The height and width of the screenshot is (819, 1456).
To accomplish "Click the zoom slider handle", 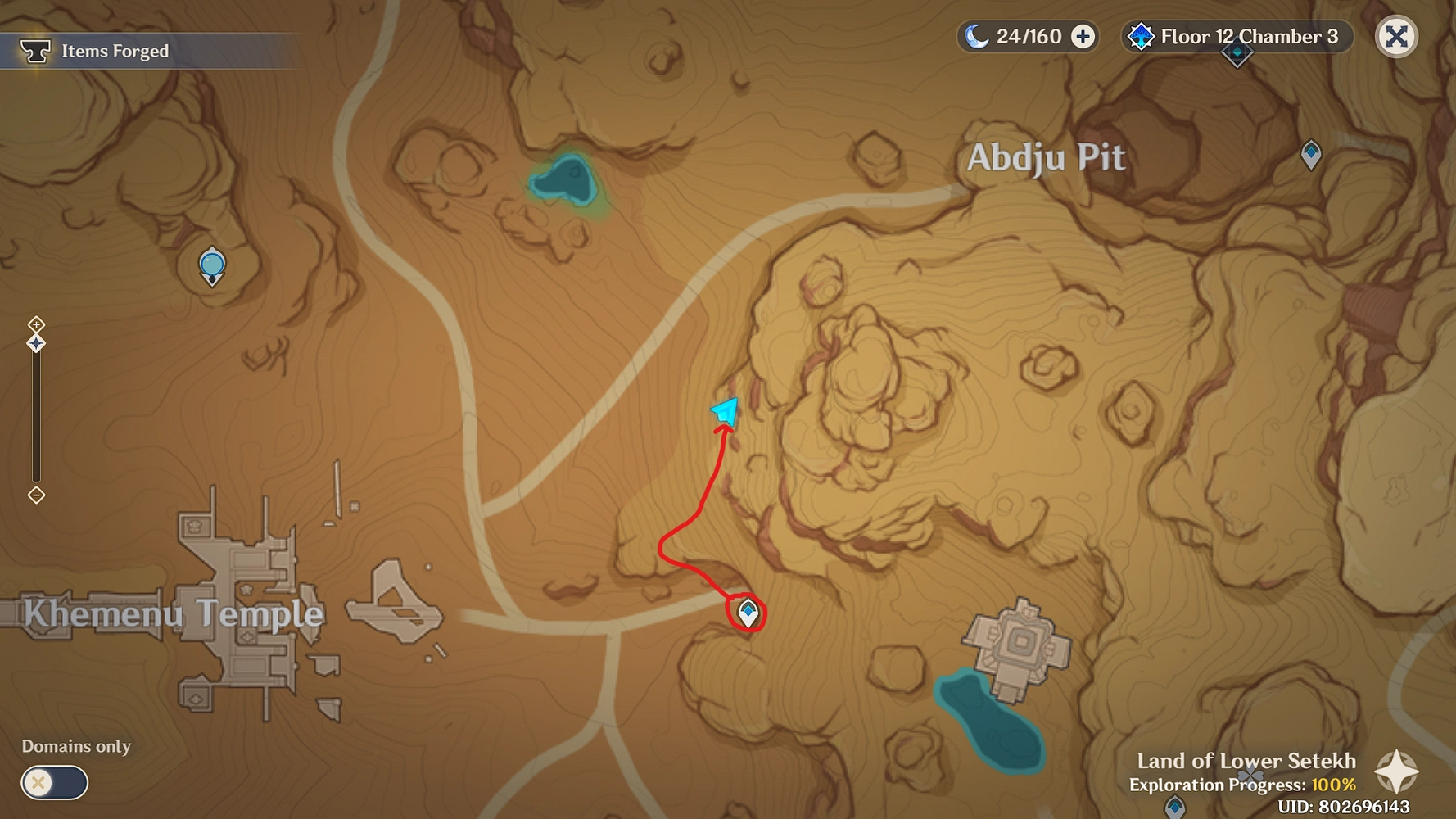I will pos(36,343).
